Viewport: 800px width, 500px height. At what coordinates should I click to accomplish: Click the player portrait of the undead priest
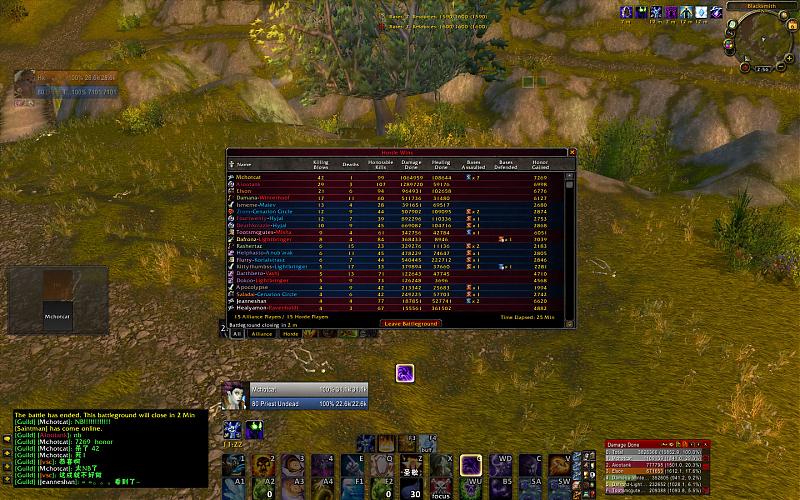pyautogui.click(x=234, y=395)
